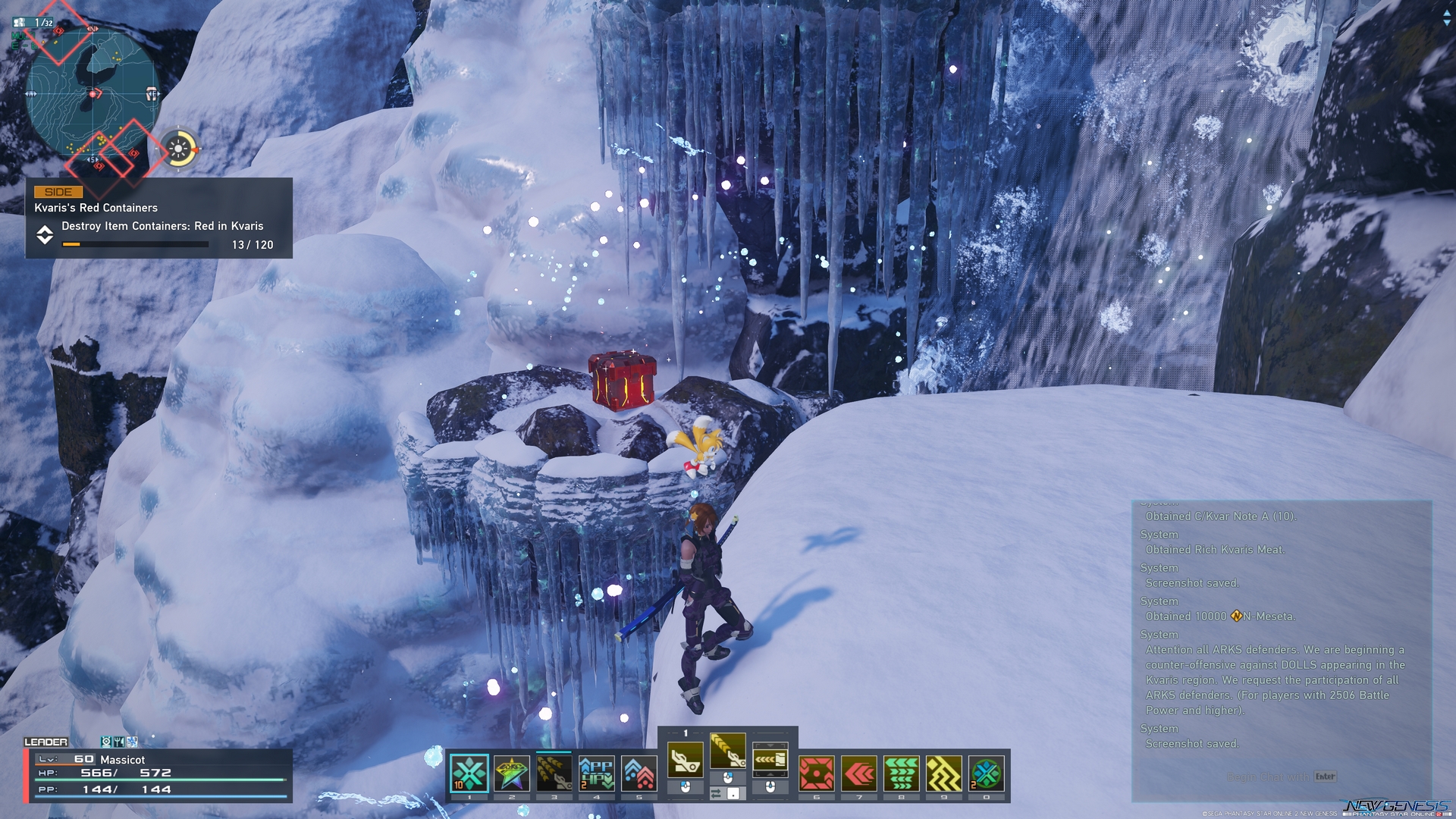Click the quest progress bar showing 13/120
1456x819 pixels.
click(136, 244)
